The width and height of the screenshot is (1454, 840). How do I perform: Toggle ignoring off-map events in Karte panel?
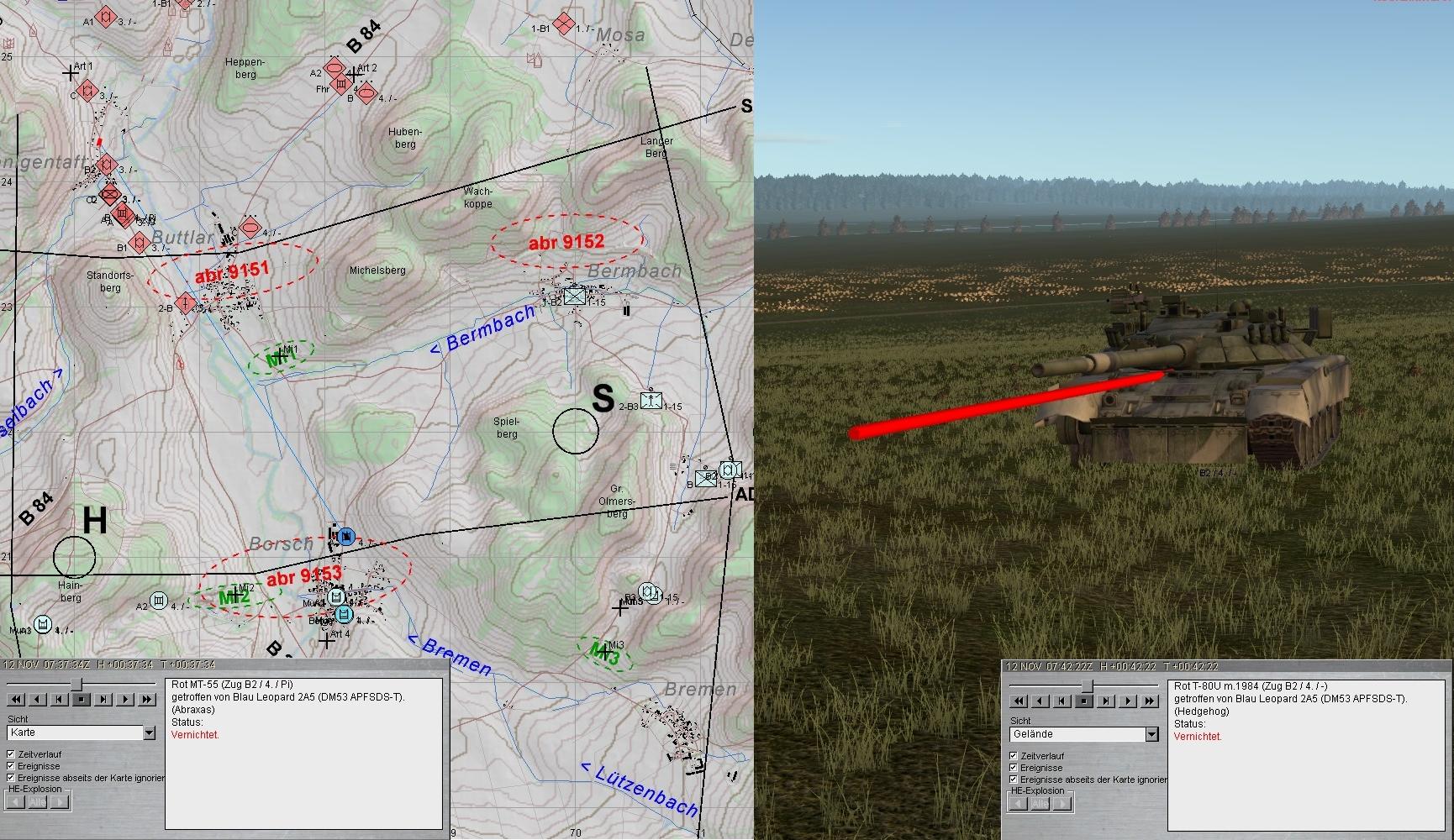click(x=11, y=778)
